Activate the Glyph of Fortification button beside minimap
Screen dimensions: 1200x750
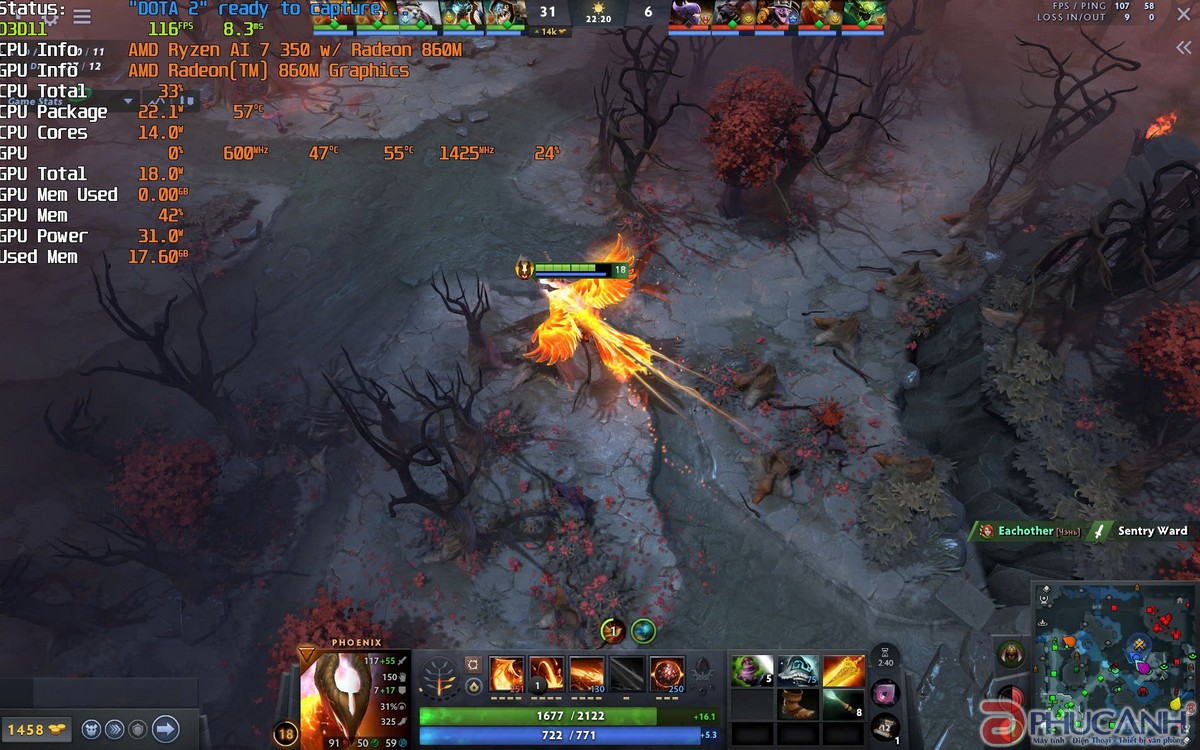(x=1010, y=653)
